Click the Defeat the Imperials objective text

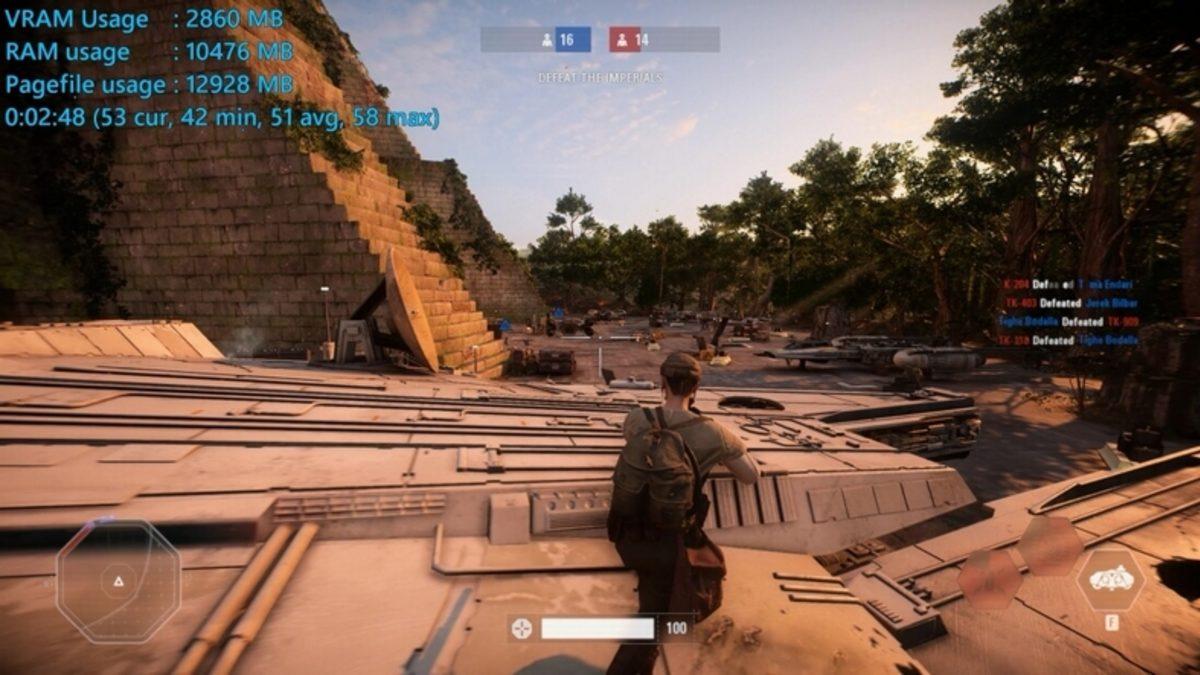coord(600,77)
